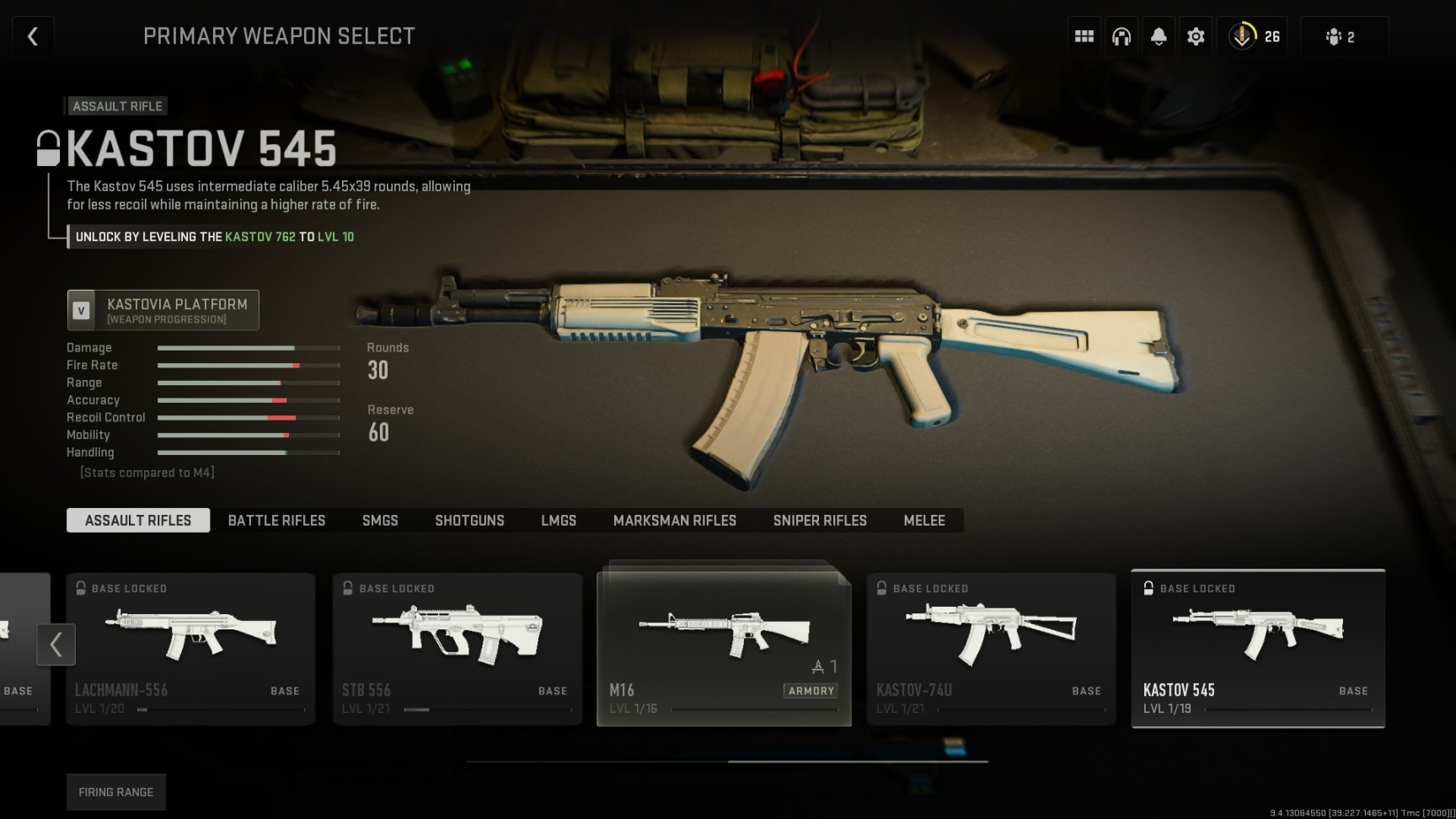Viewport: 1456px width, 819px height.
Task: Select the Kastov 545 weapon card
Action: [1258, 649]
